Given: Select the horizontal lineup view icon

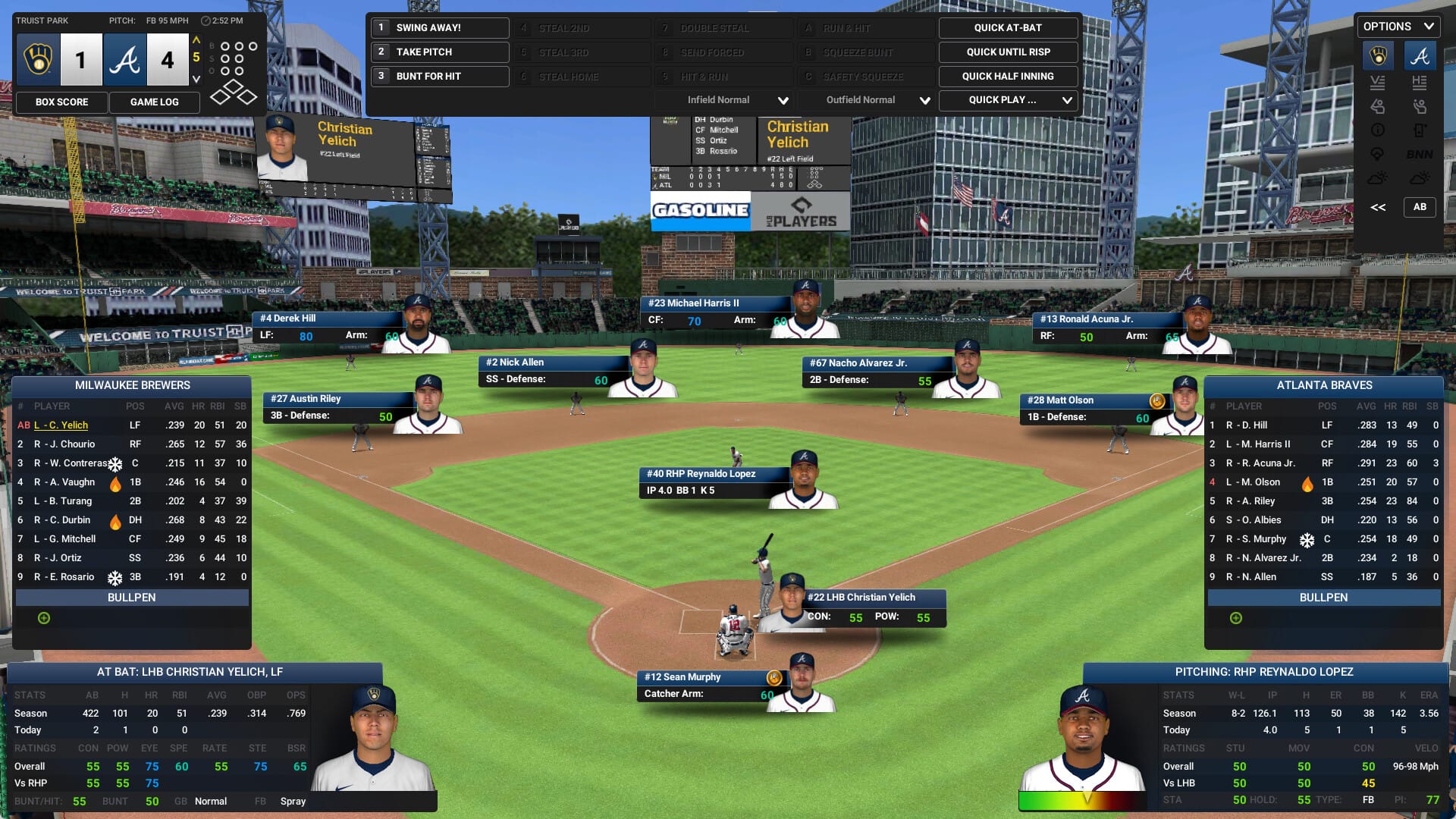Looking at the screenshot, I should click(1418, 83).
